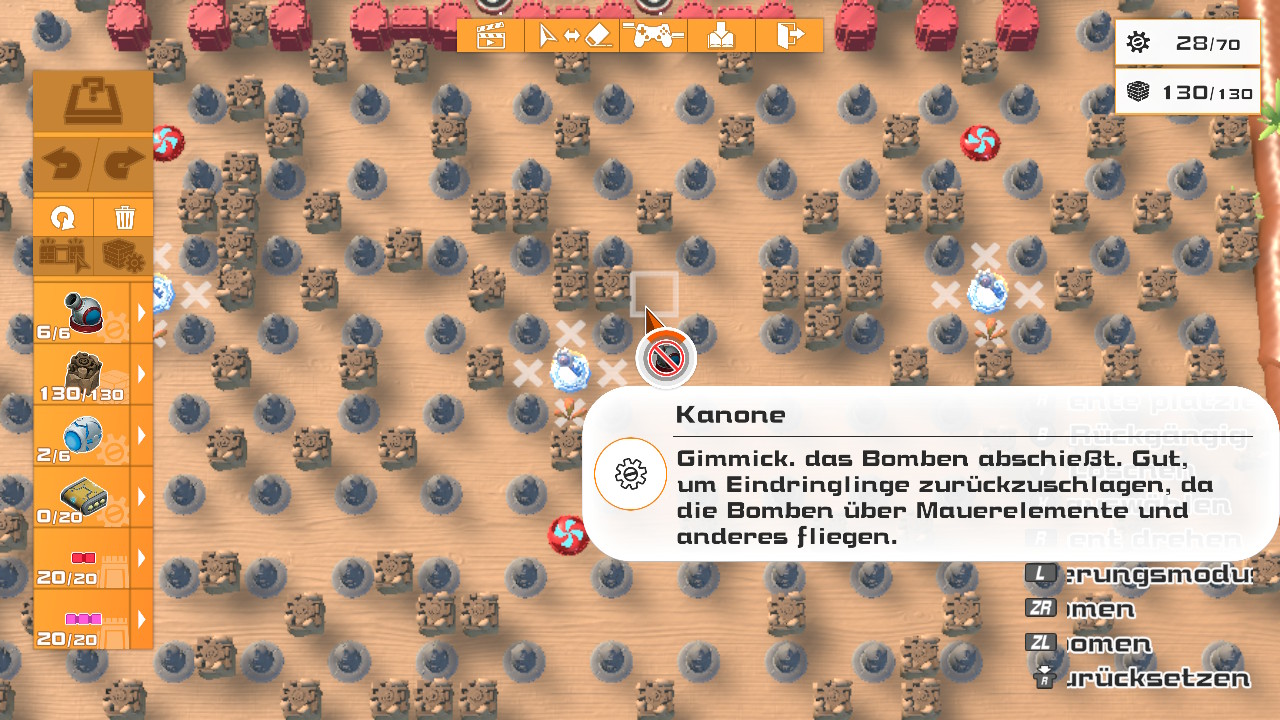Image resolution: width=1280 pixels, height=720 pixels.
Task: Select the cannon item slot
Action: [82, 313]
